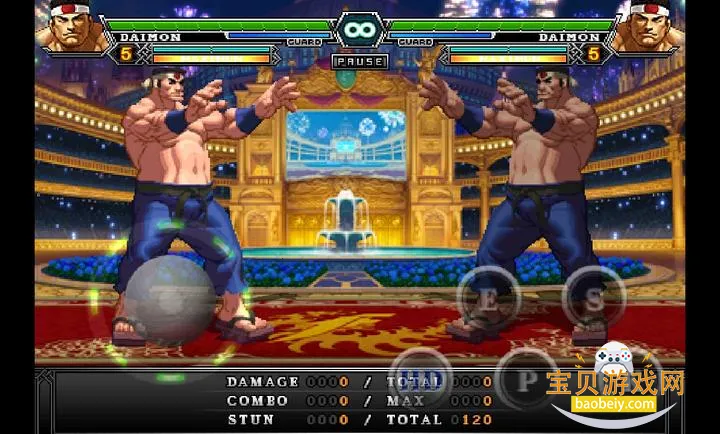Tap the P punch button
The width and height of the screenshot is (720, 434).
pos(527,378)
